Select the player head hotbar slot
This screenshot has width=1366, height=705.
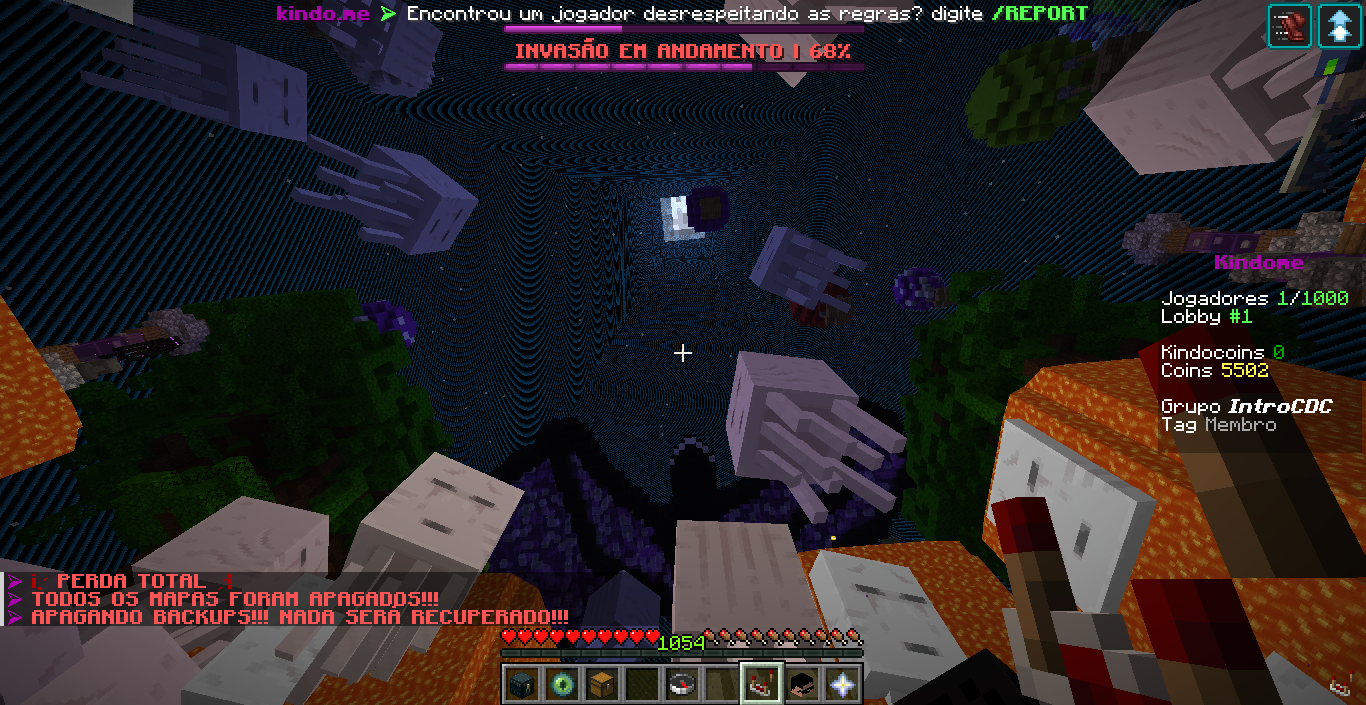tap(802, 684)
